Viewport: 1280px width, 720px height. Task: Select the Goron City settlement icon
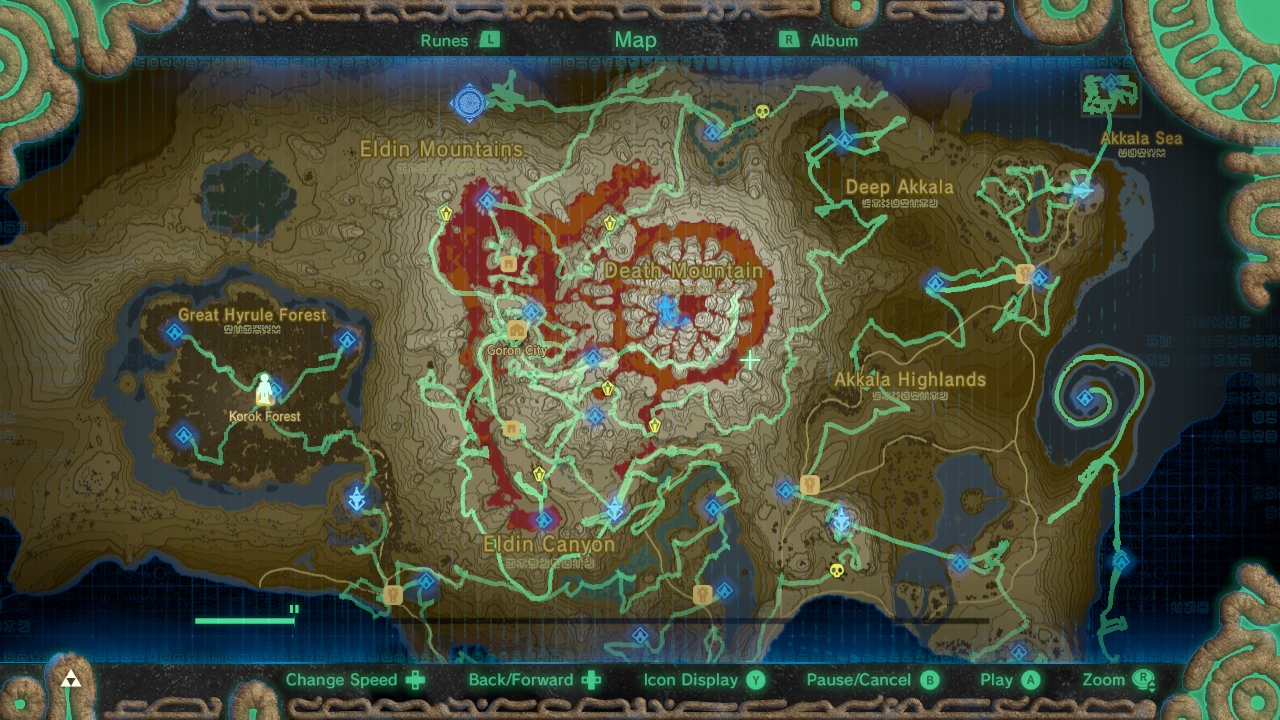click(516, 328)
